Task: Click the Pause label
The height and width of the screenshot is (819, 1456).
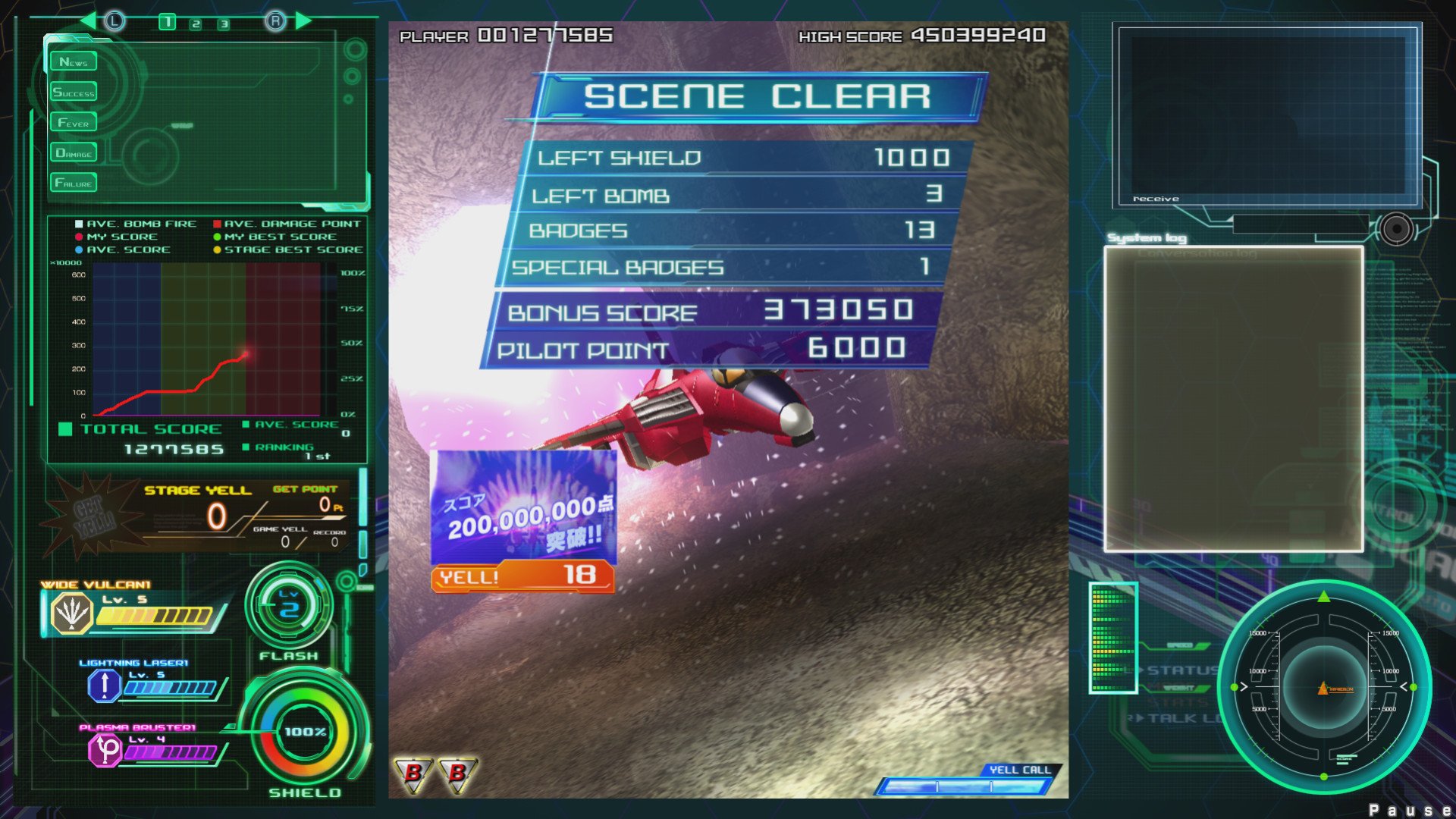Action: [x=1409, y=810]
